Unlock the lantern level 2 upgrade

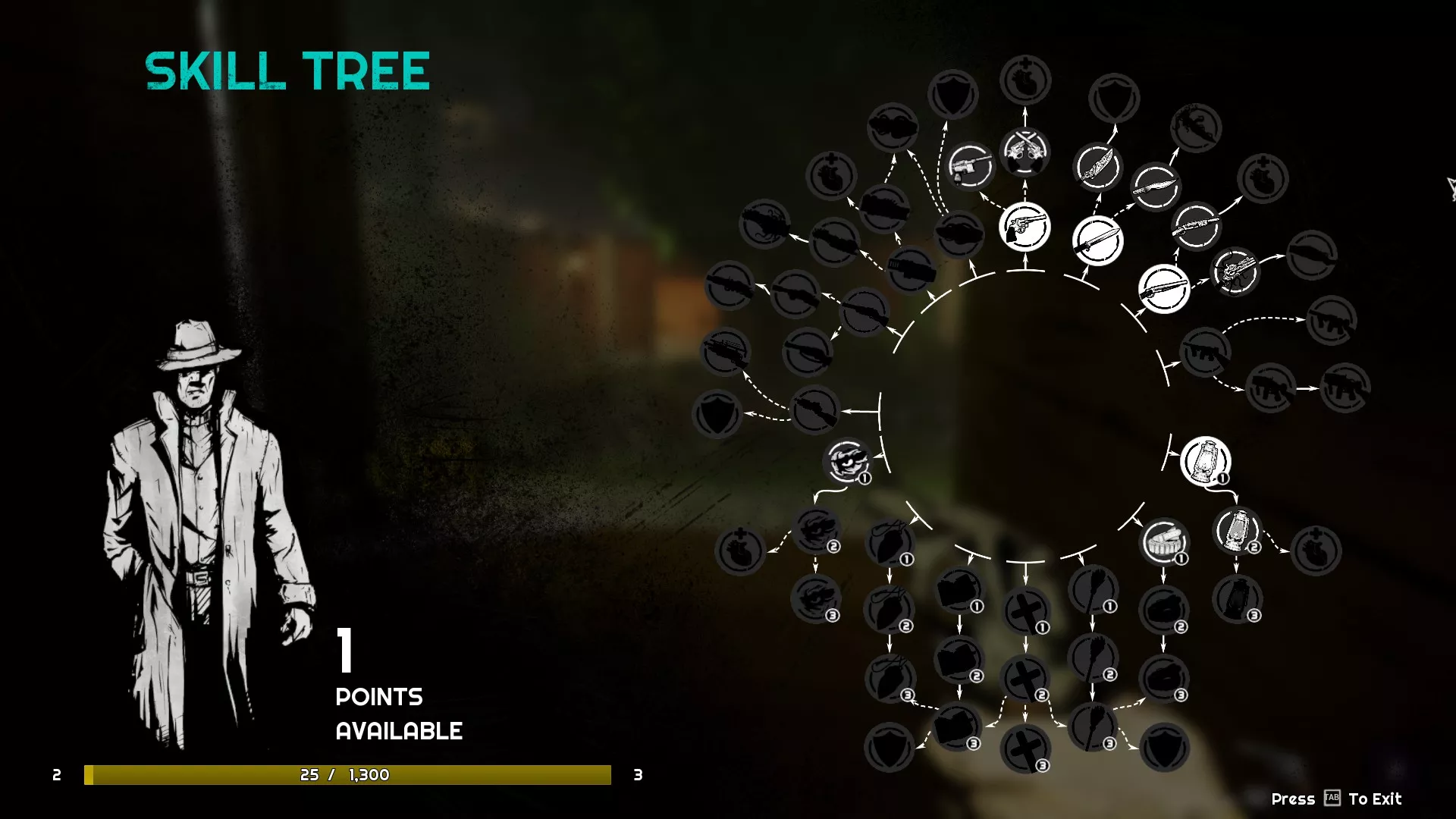[1237, 531]
